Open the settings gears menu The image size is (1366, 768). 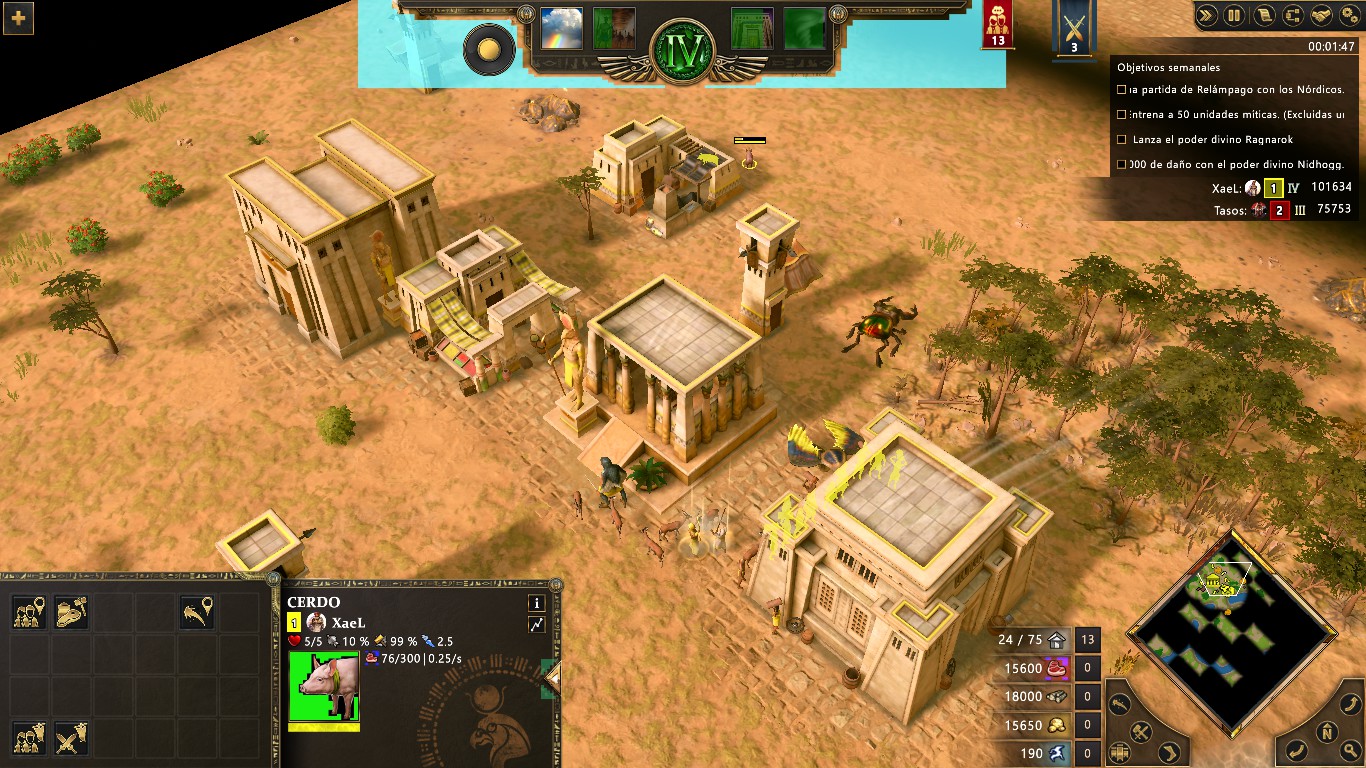pyautogui.click(x=1349, y=16)
